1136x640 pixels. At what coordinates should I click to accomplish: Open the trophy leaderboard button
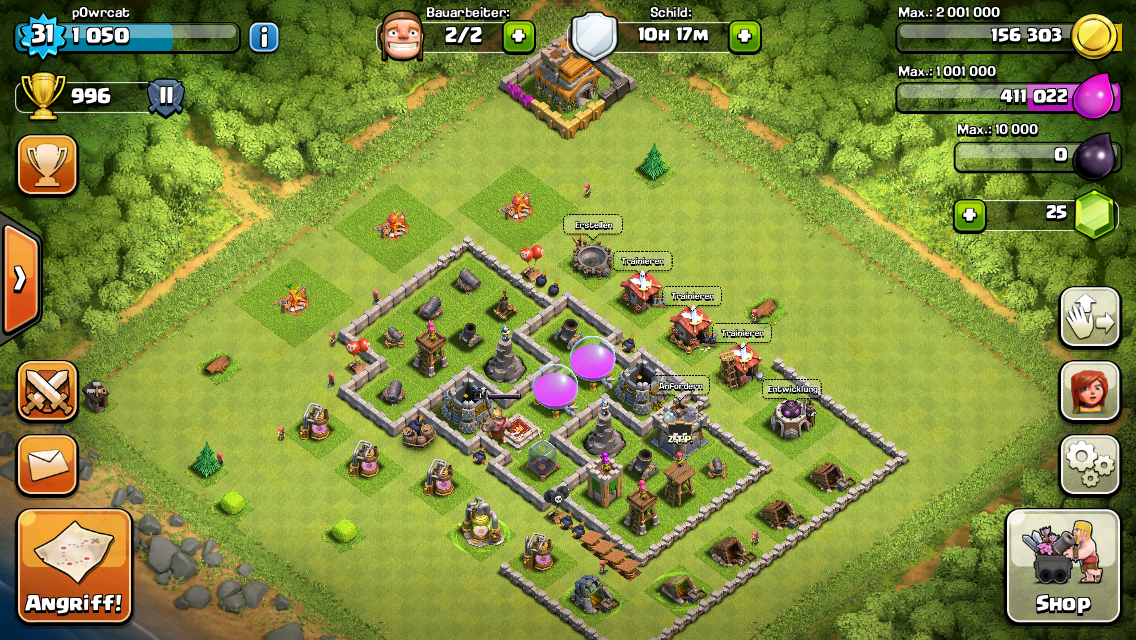(x=47, y=165)
